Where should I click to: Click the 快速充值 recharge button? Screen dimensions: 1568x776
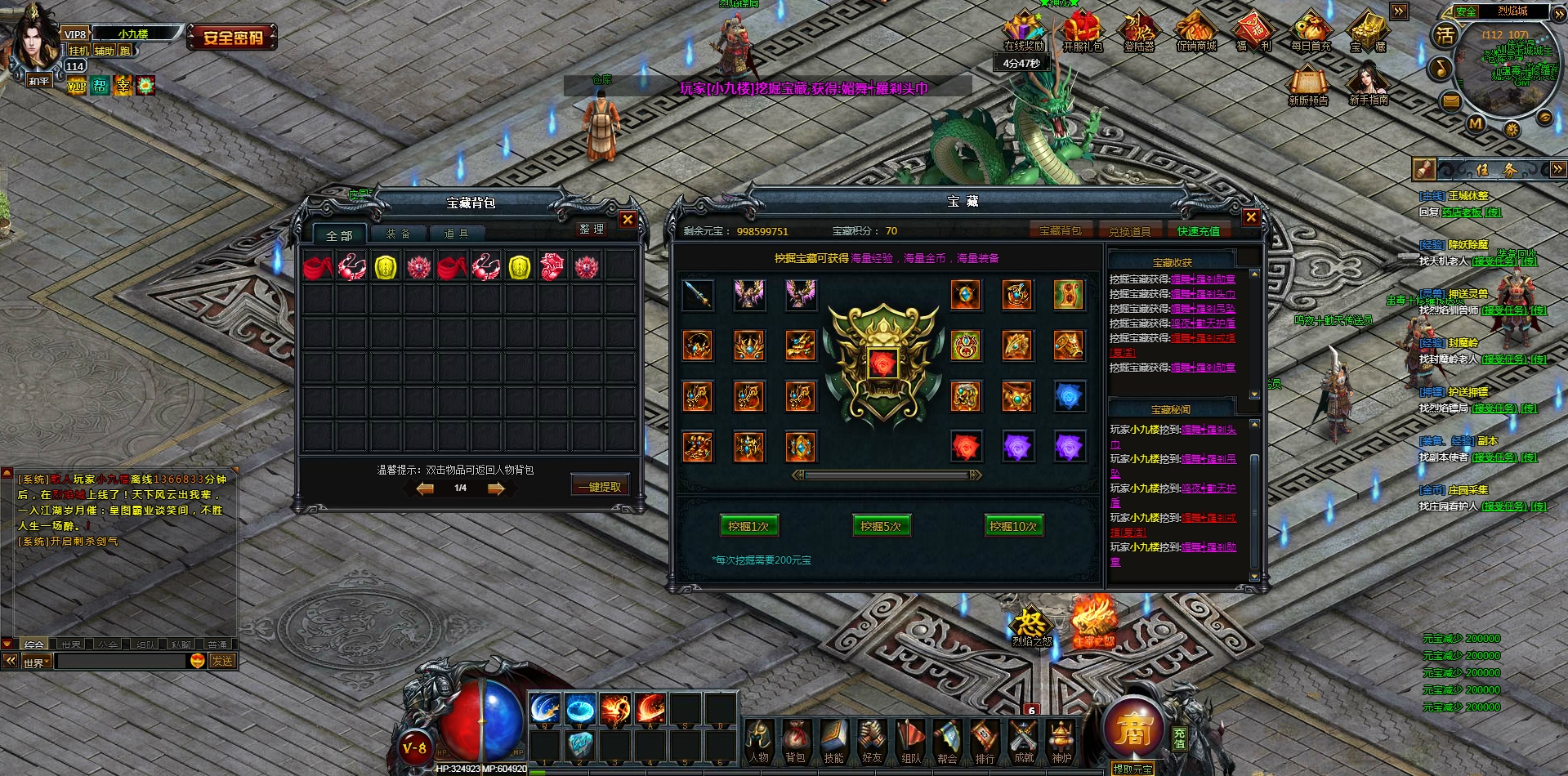[x=1198, y=231]
